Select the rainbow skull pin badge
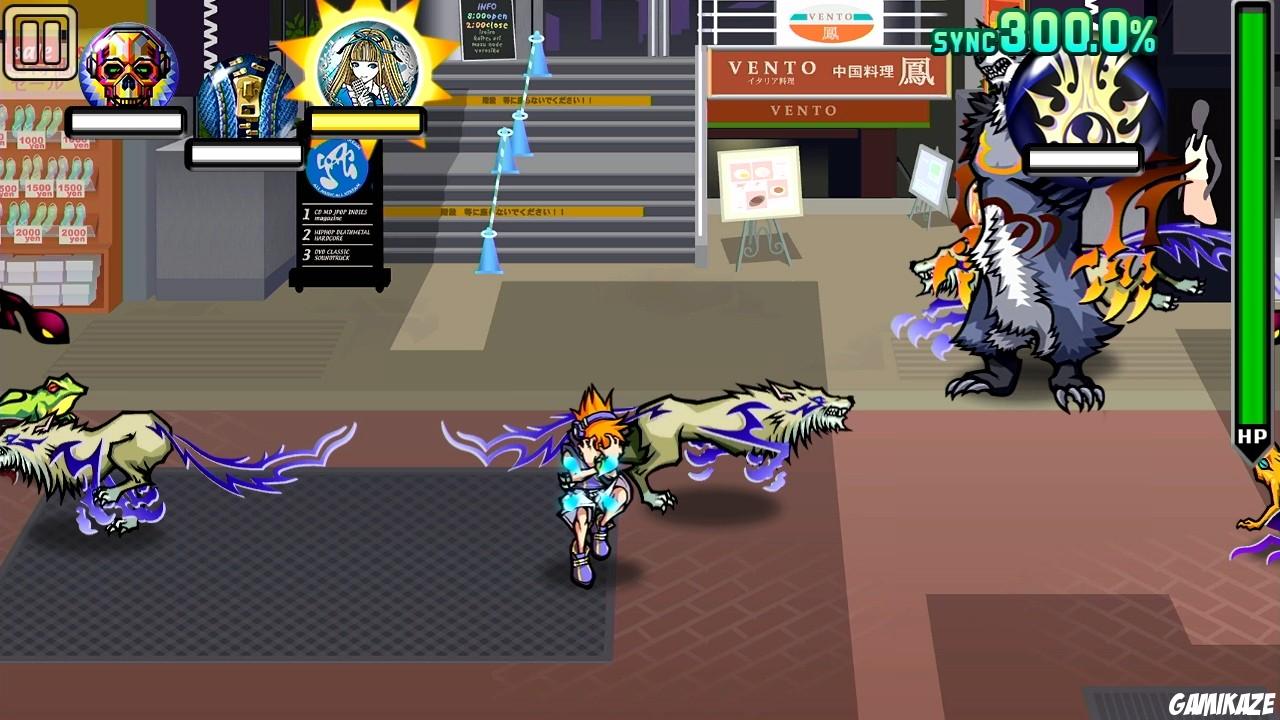The image size is (1280, 720). coord(127,65)
